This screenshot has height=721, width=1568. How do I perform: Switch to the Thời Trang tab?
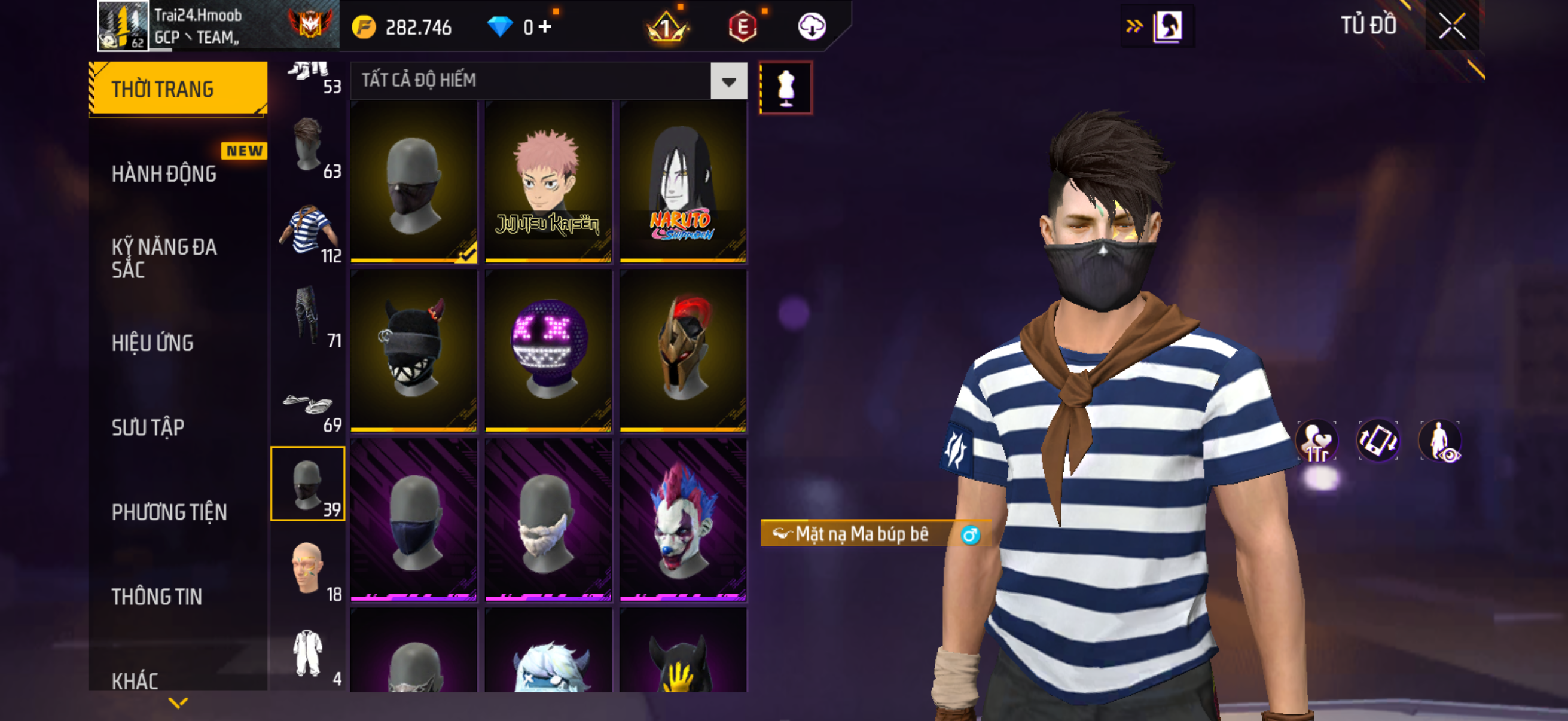coord(177,89)
